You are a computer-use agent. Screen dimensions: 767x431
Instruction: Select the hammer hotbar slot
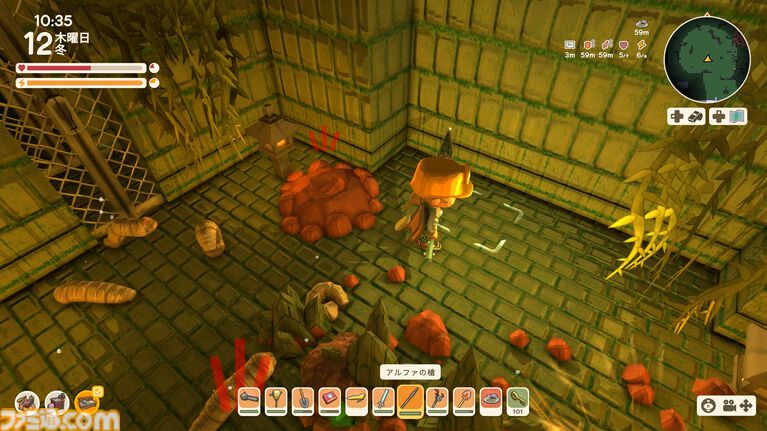pos(251,400)
